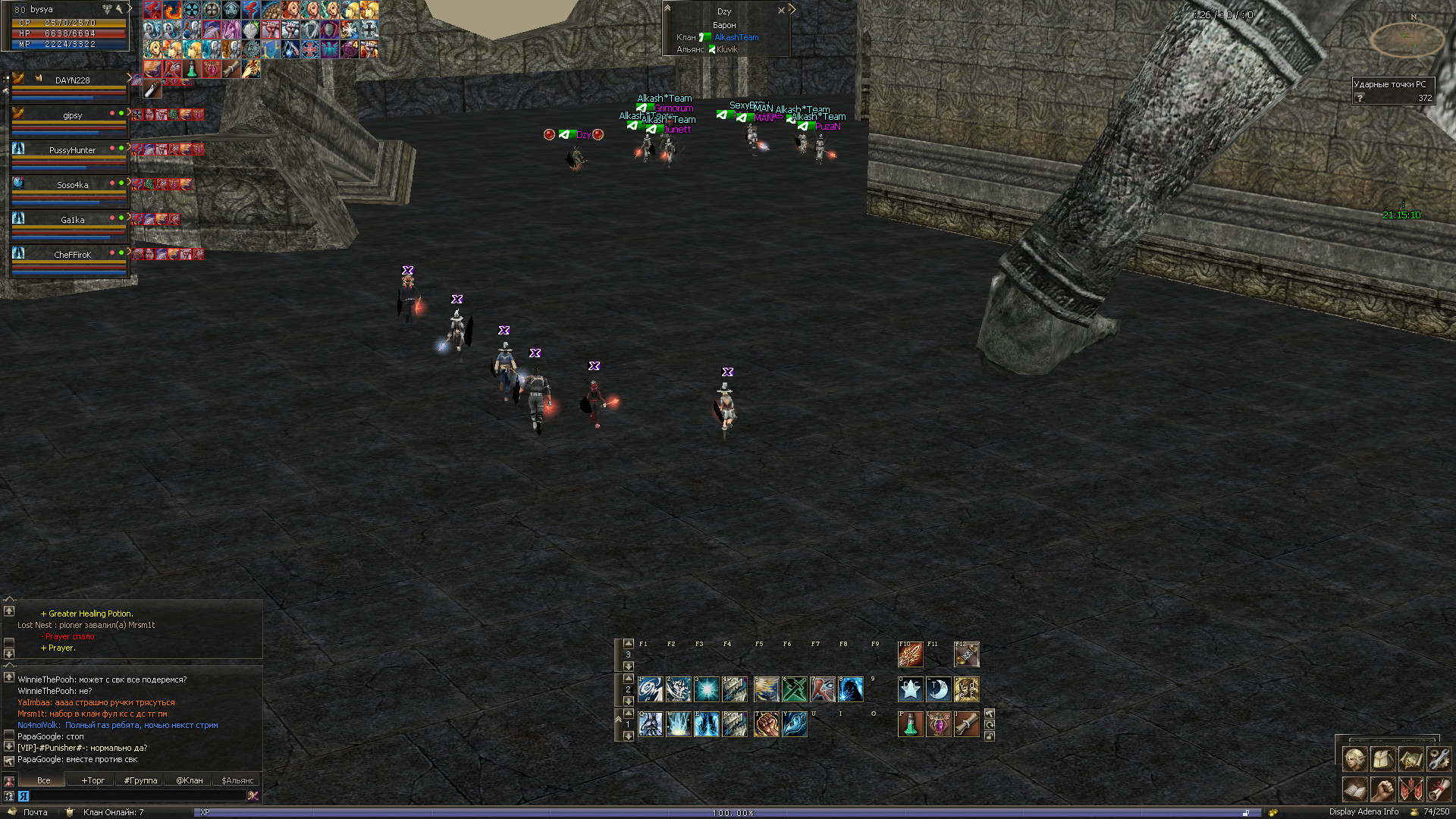Open the map scroll icon
The image size is (1456, 819).
point(1410,758)
